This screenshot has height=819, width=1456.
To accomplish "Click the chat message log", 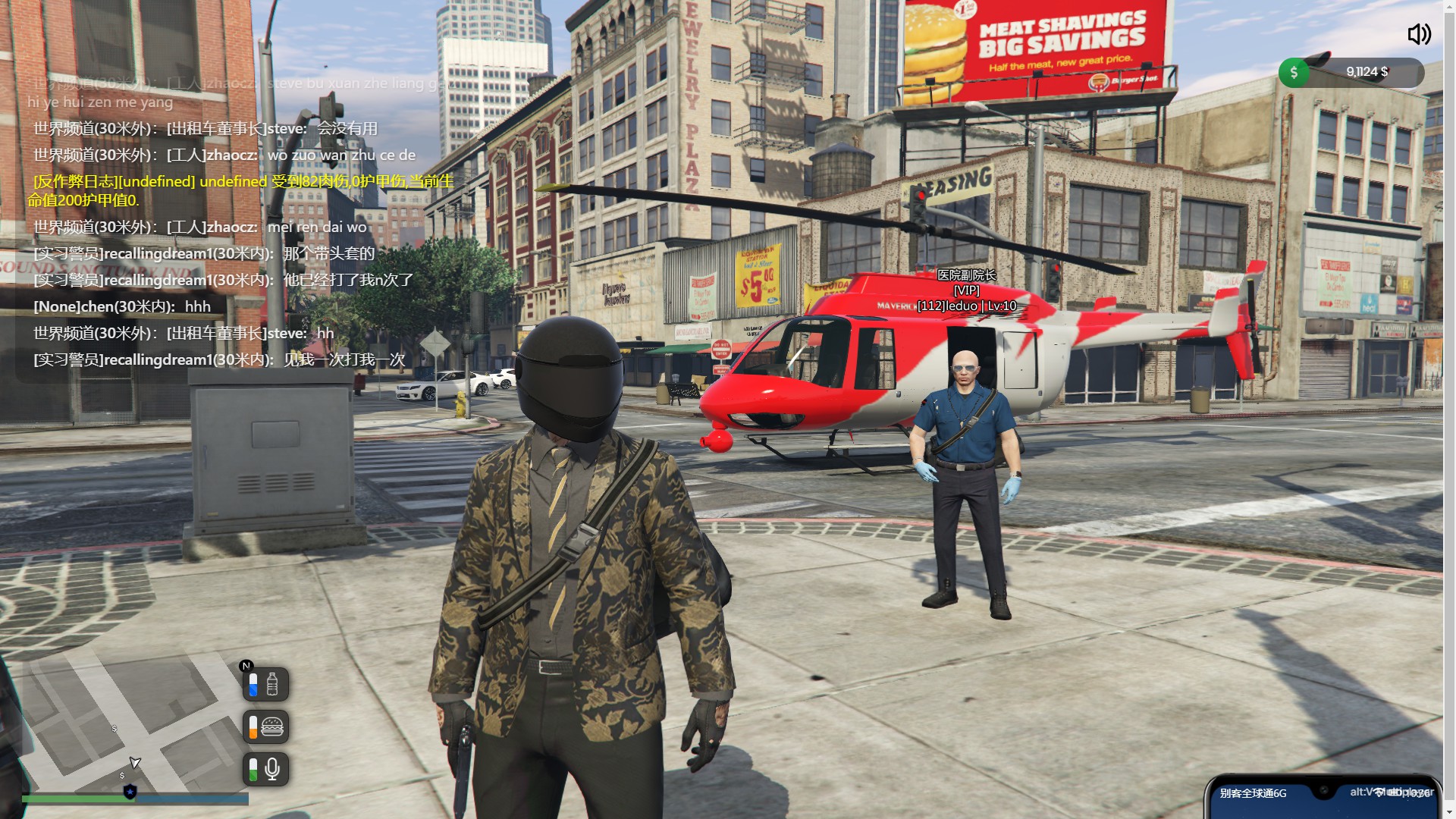I will point(227,227).
